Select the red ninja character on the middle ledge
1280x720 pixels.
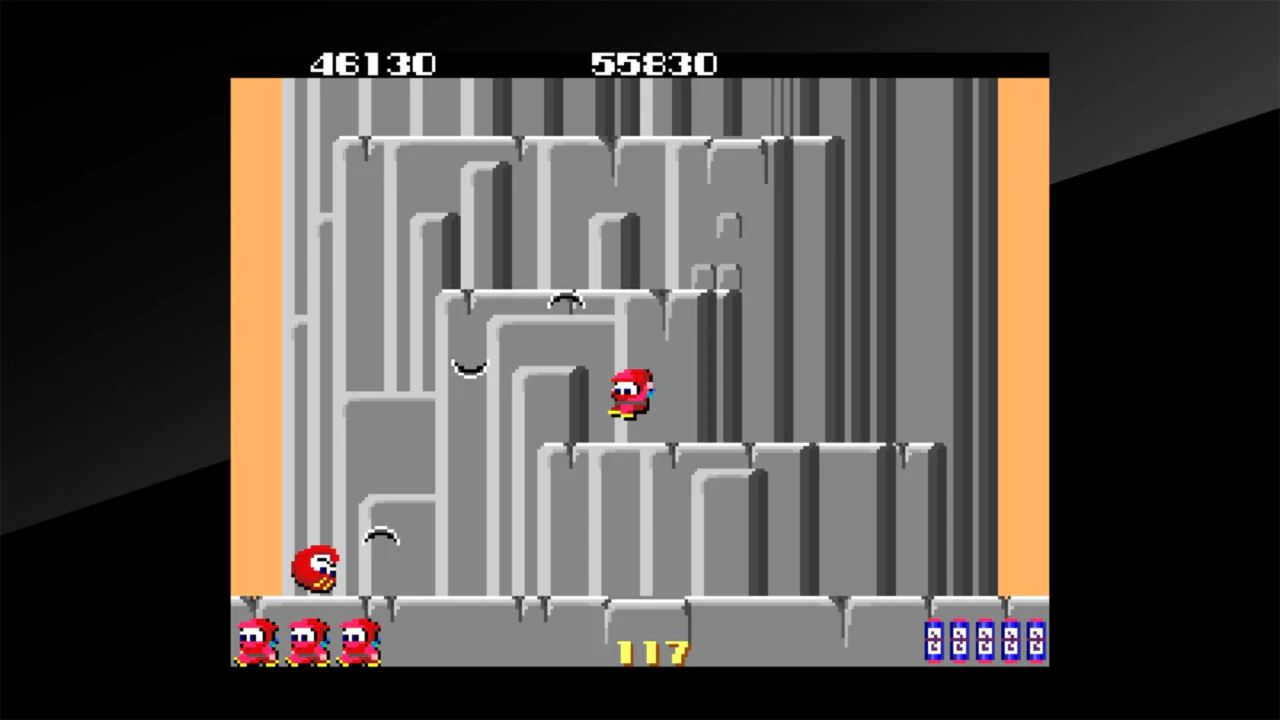pyautogui.click(x=630, y=392)
